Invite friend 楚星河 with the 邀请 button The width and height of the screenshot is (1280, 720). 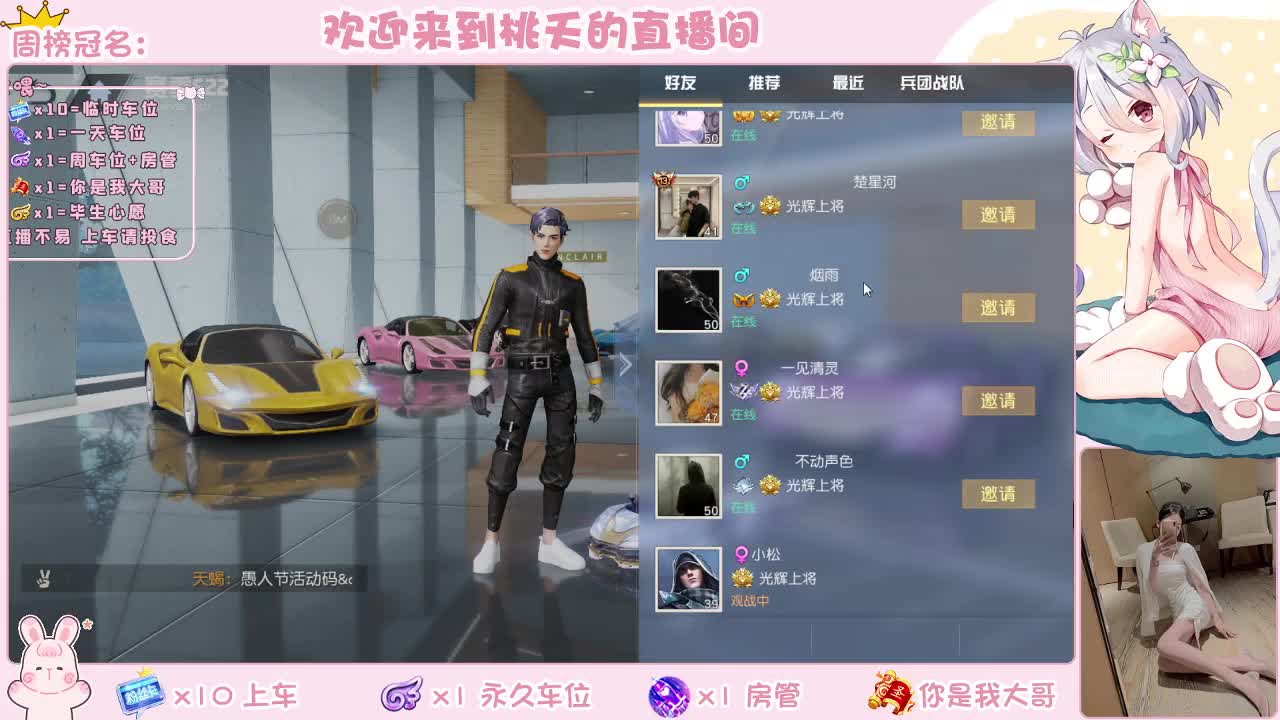998,215
